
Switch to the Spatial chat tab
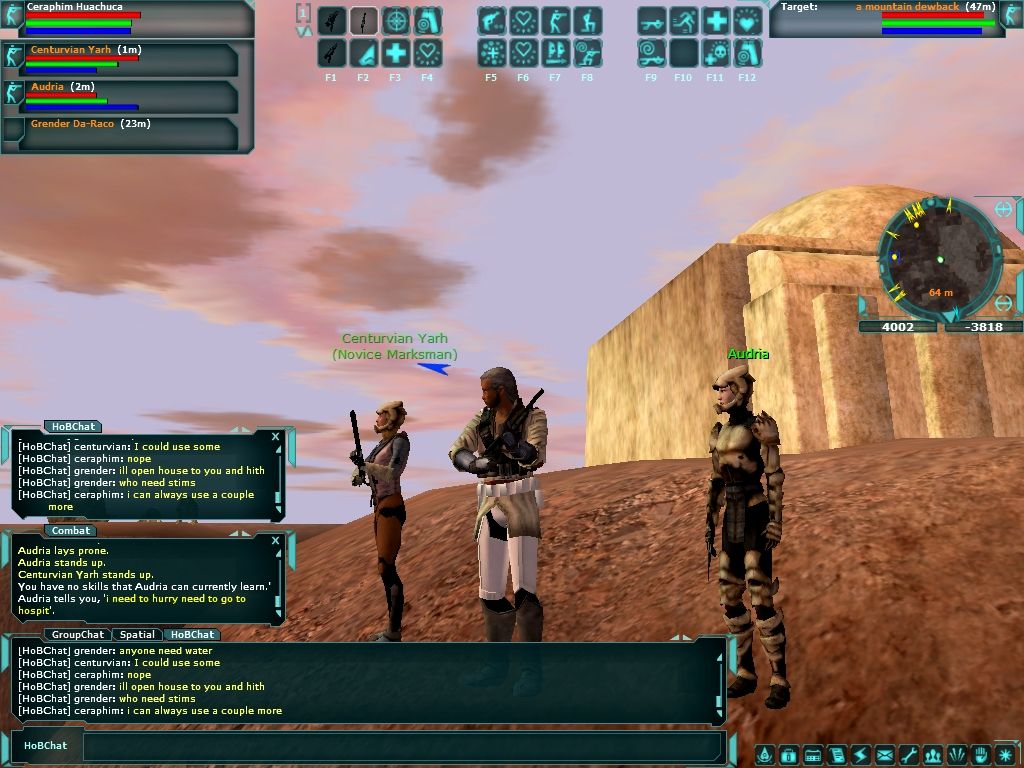click(x=137, y=635)
